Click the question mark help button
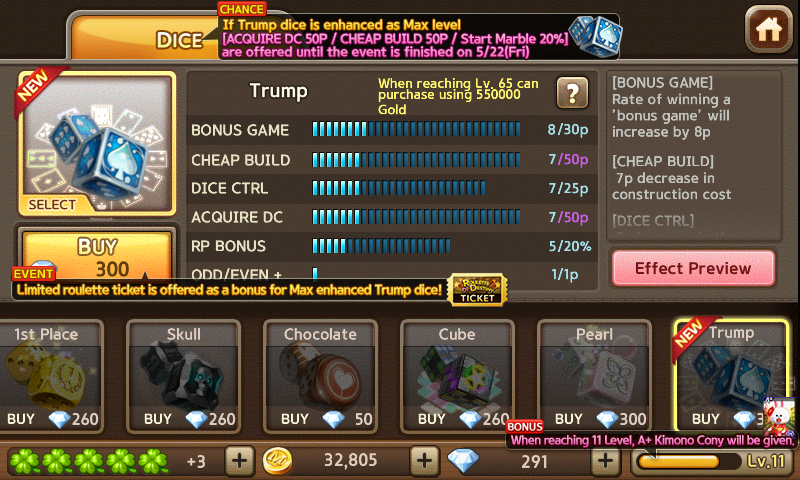The image size is (800, 480). [x=571, y=93]
